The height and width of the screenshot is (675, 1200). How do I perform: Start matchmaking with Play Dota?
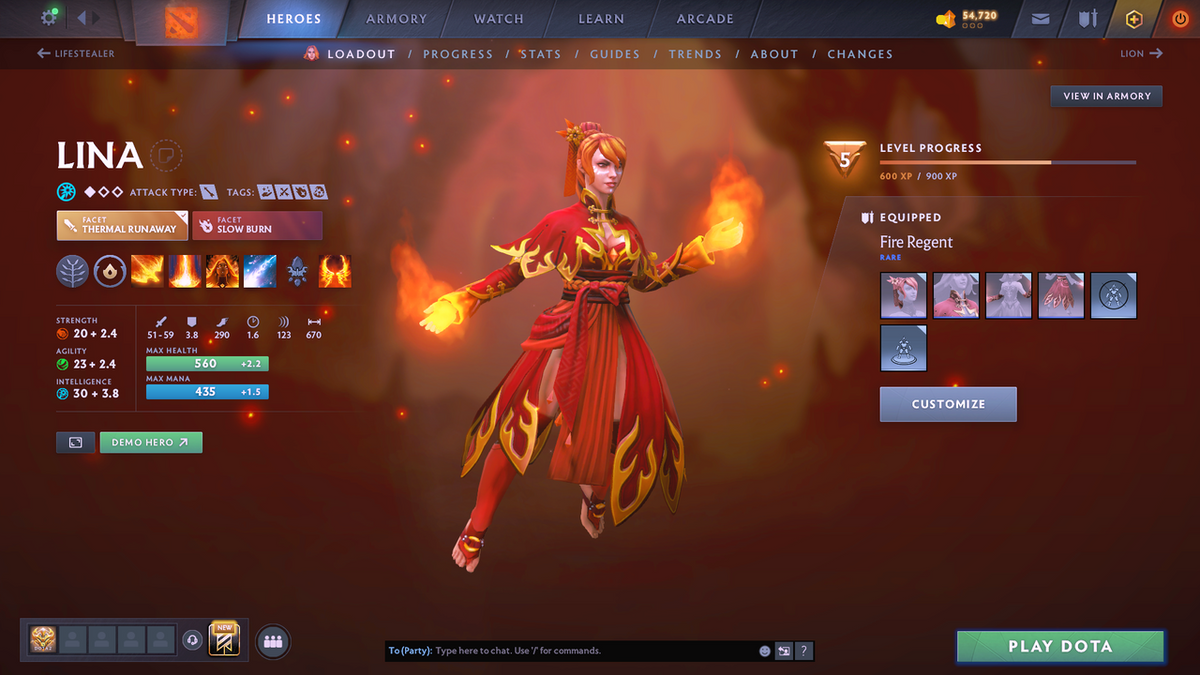(x=1060, y=646)
